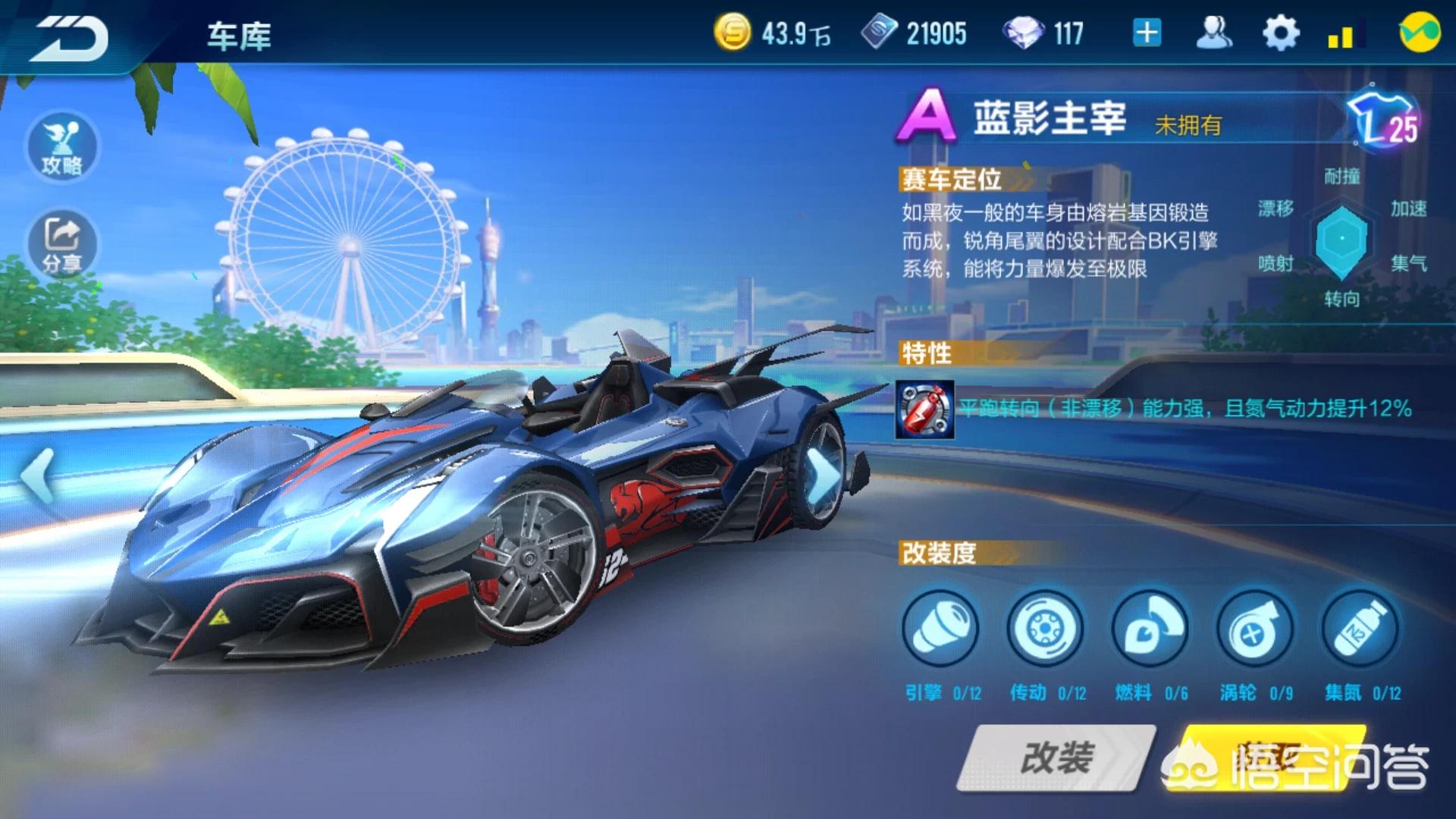The image size is (1456, 819).
Task: Show the next car with right arrow
Action: (824, 476)
